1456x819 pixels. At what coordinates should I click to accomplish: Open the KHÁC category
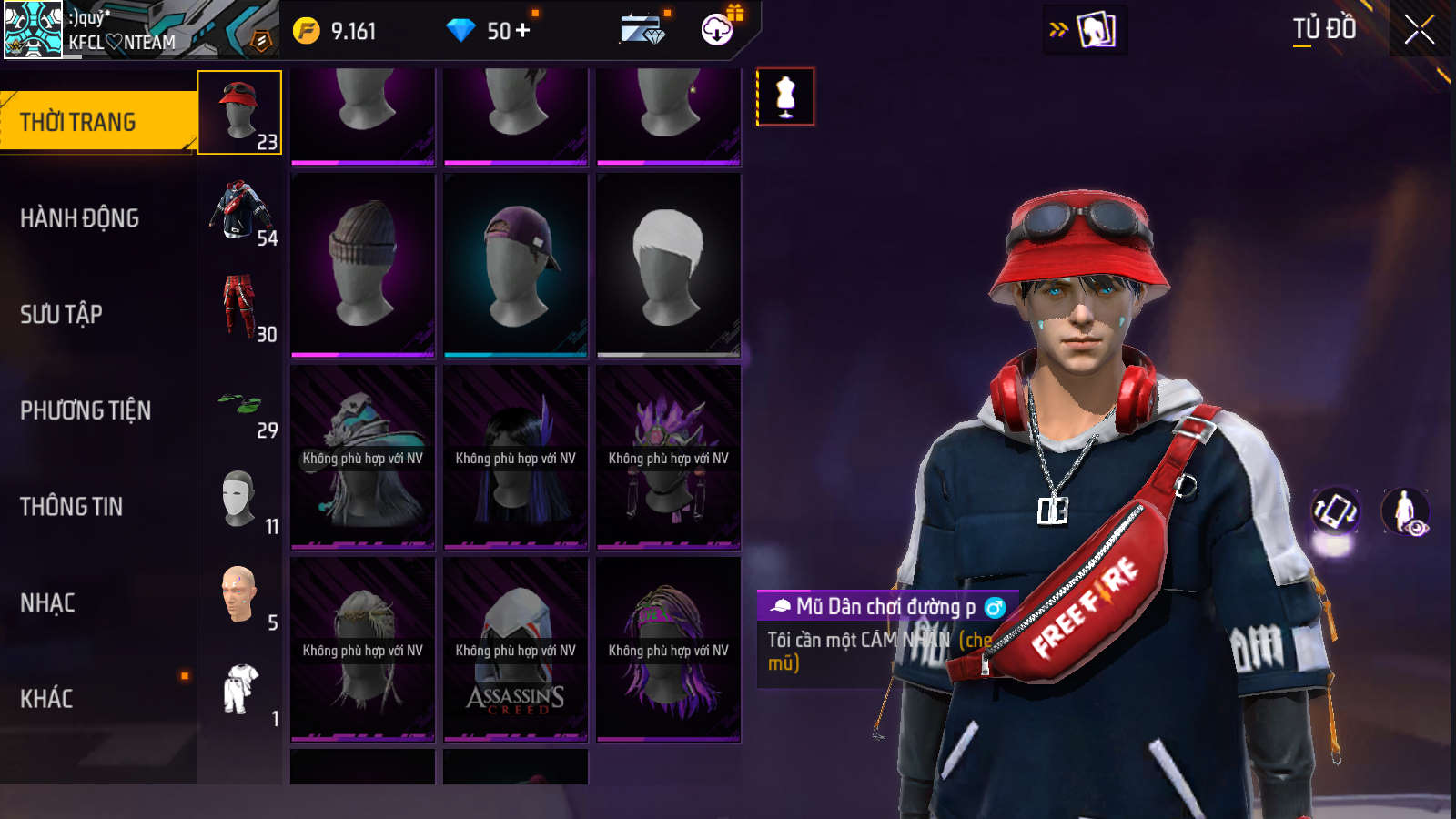(46, 699)
